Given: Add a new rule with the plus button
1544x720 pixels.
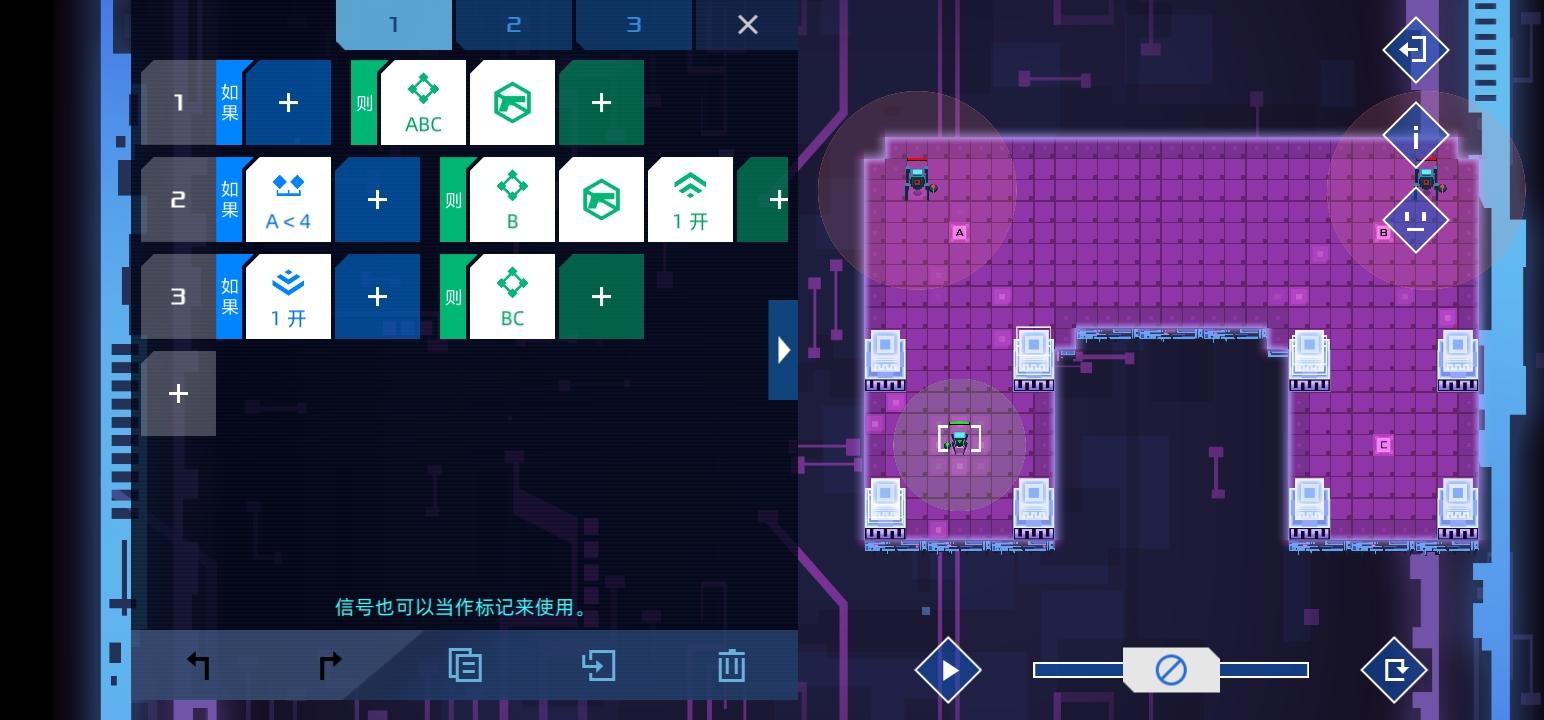Looking at the screenshot, I should click(x=178, y=393).
